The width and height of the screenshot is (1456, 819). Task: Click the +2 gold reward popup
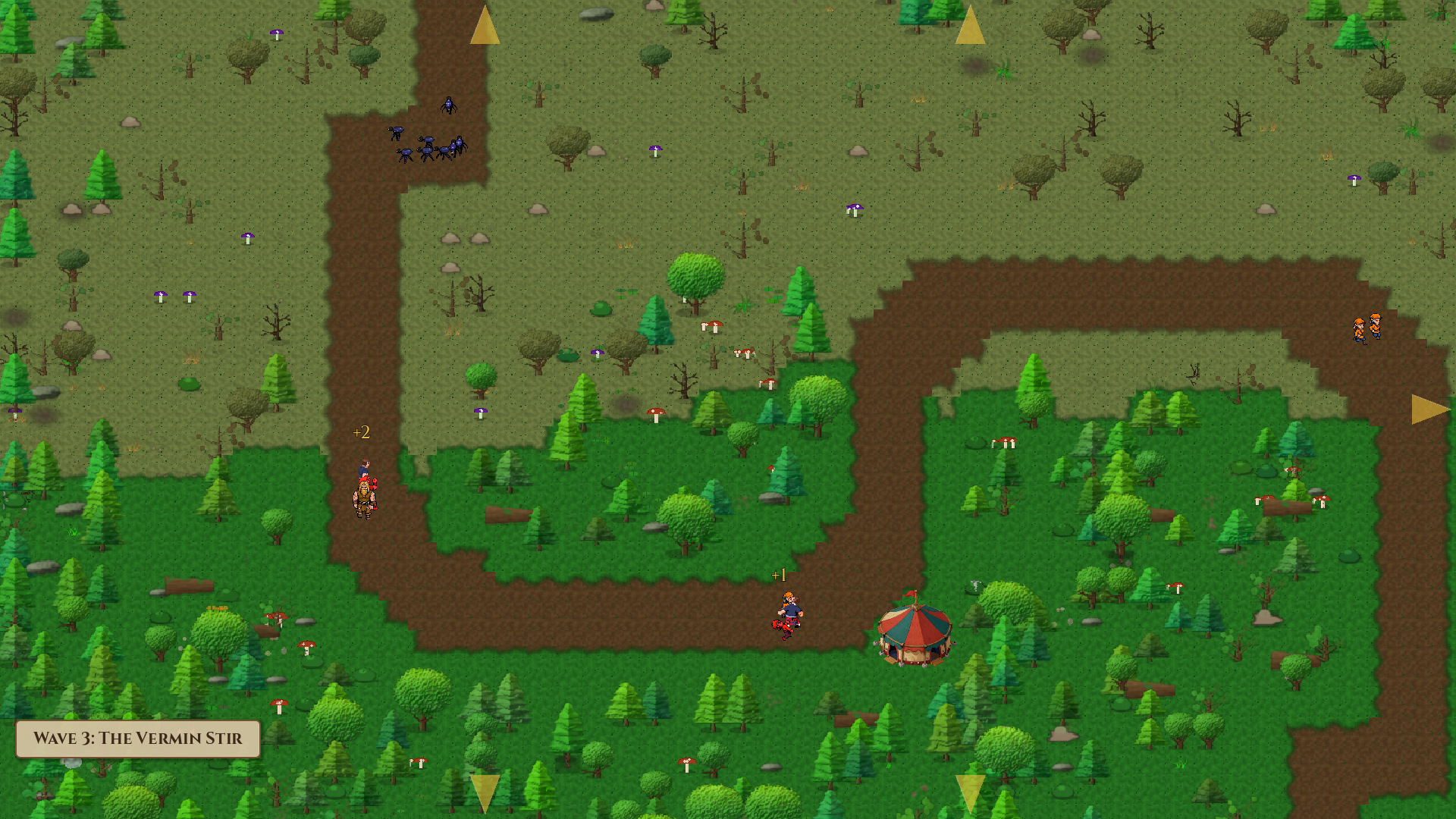362,433
